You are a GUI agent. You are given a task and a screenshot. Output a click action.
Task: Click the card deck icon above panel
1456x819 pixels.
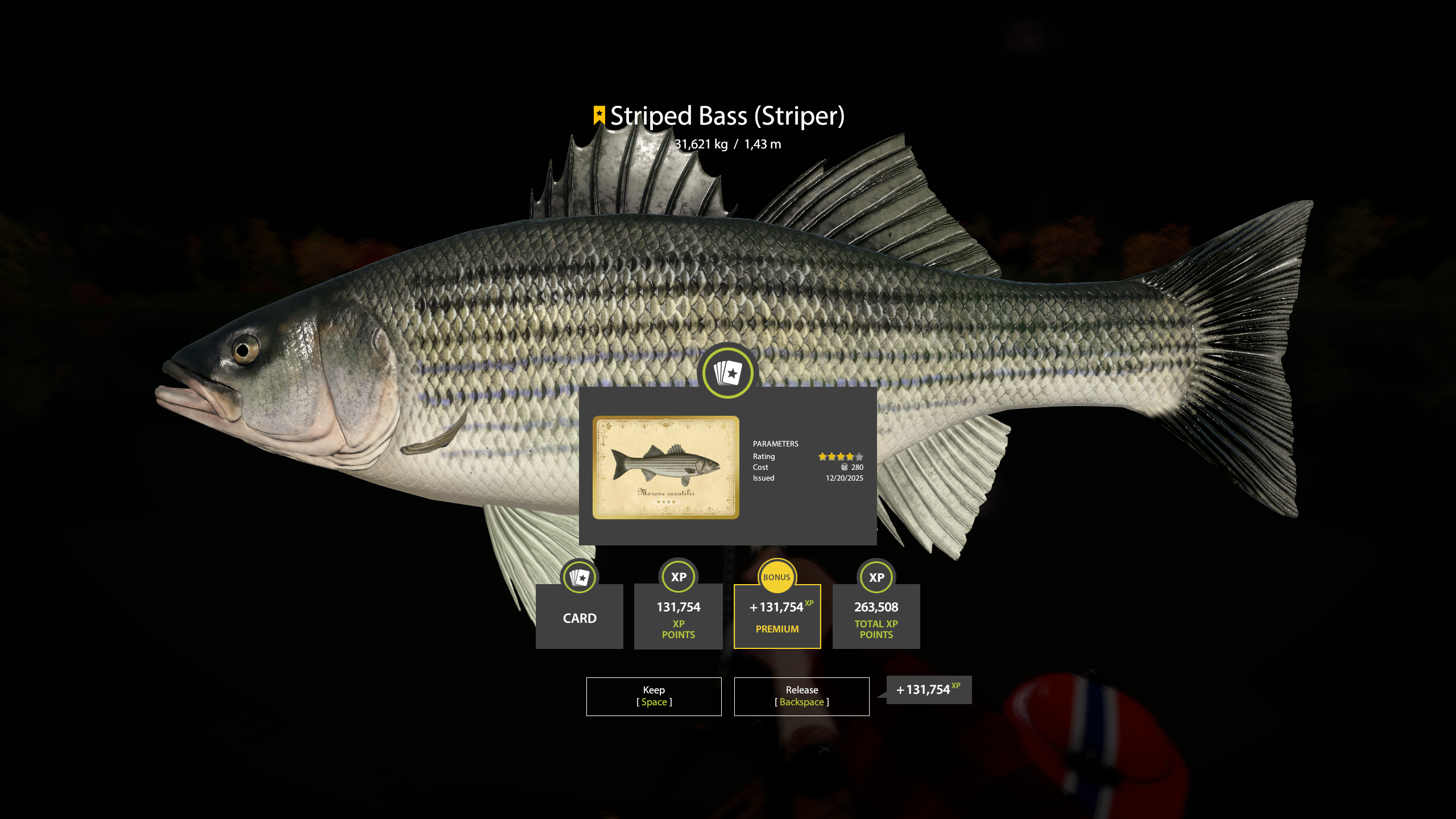(x=727, y=373)
